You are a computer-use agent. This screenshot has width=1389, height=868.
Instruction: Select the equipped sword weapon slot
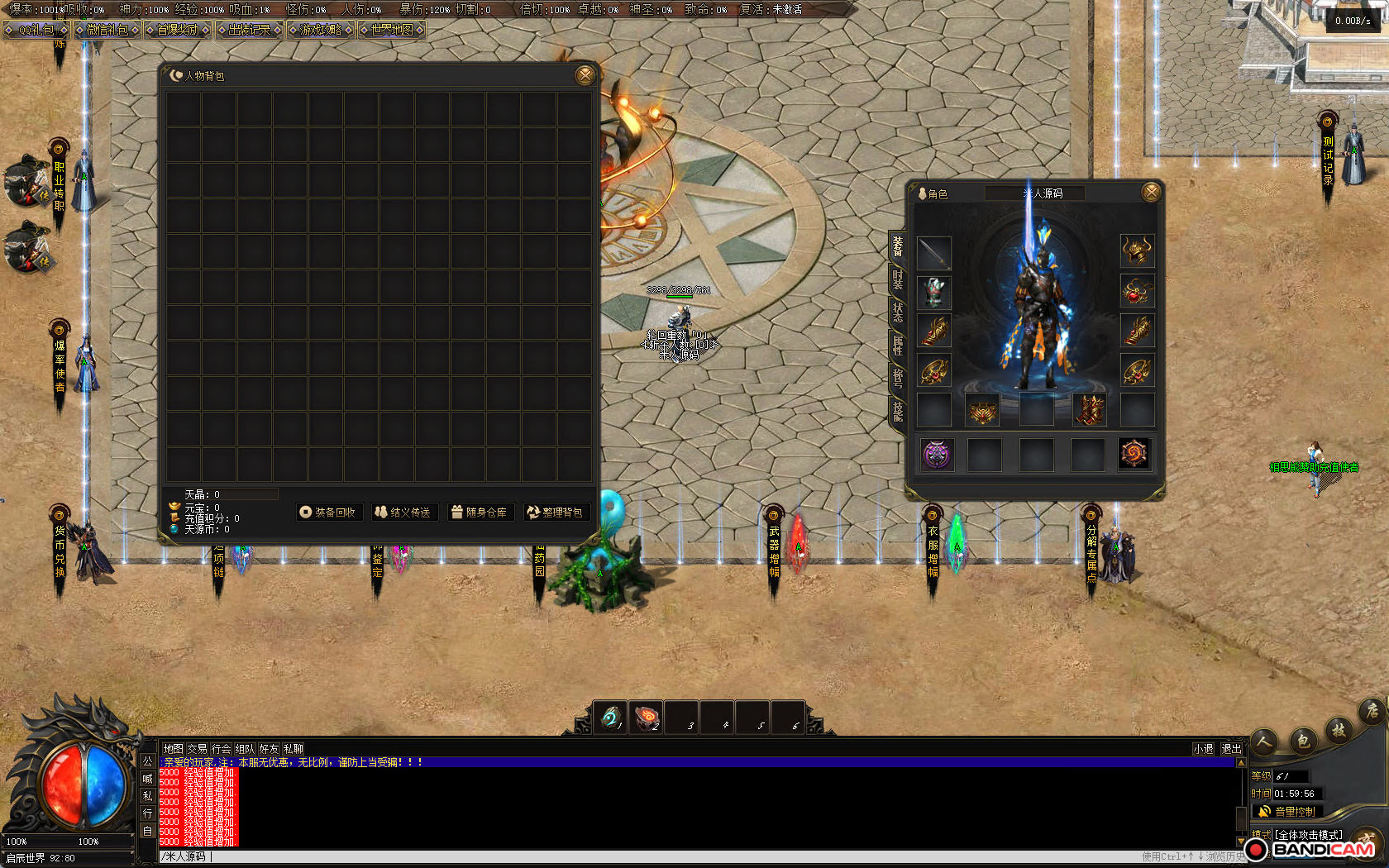coord(934,253)
